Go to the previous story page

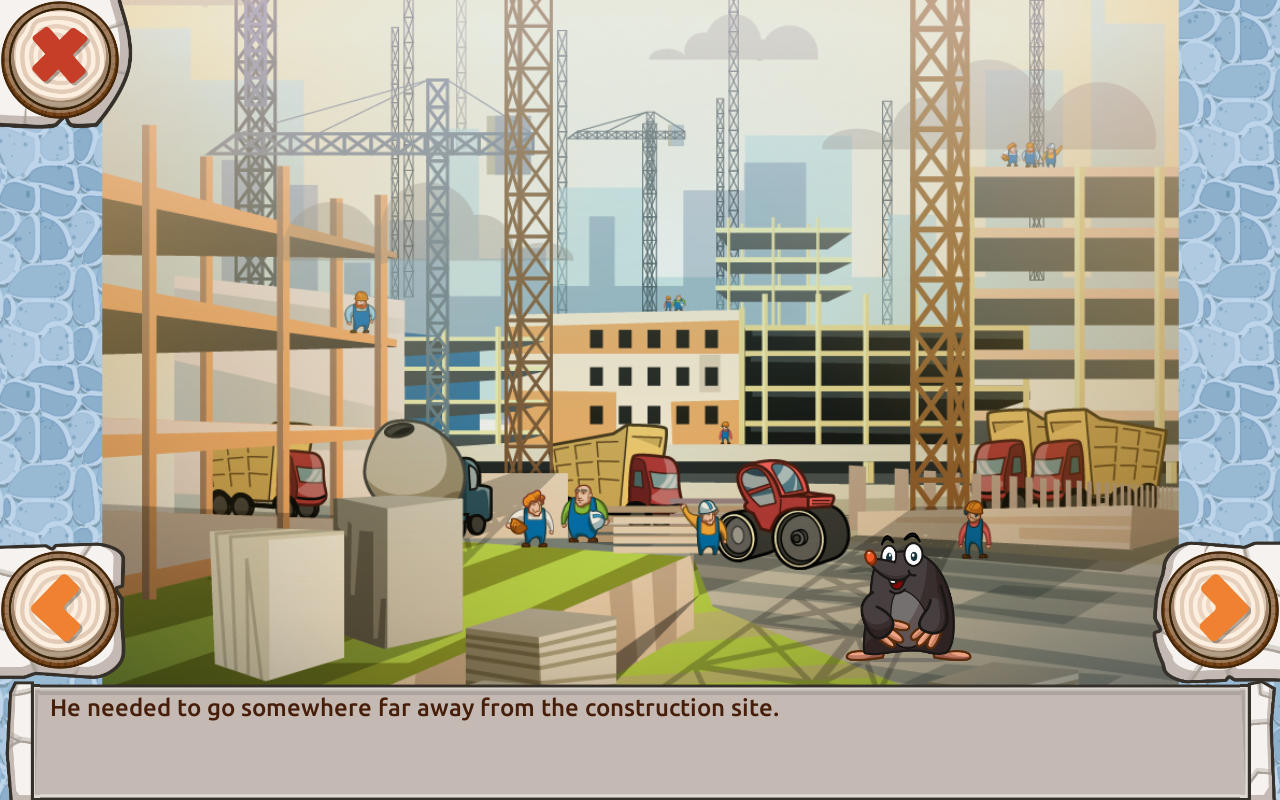59,609
